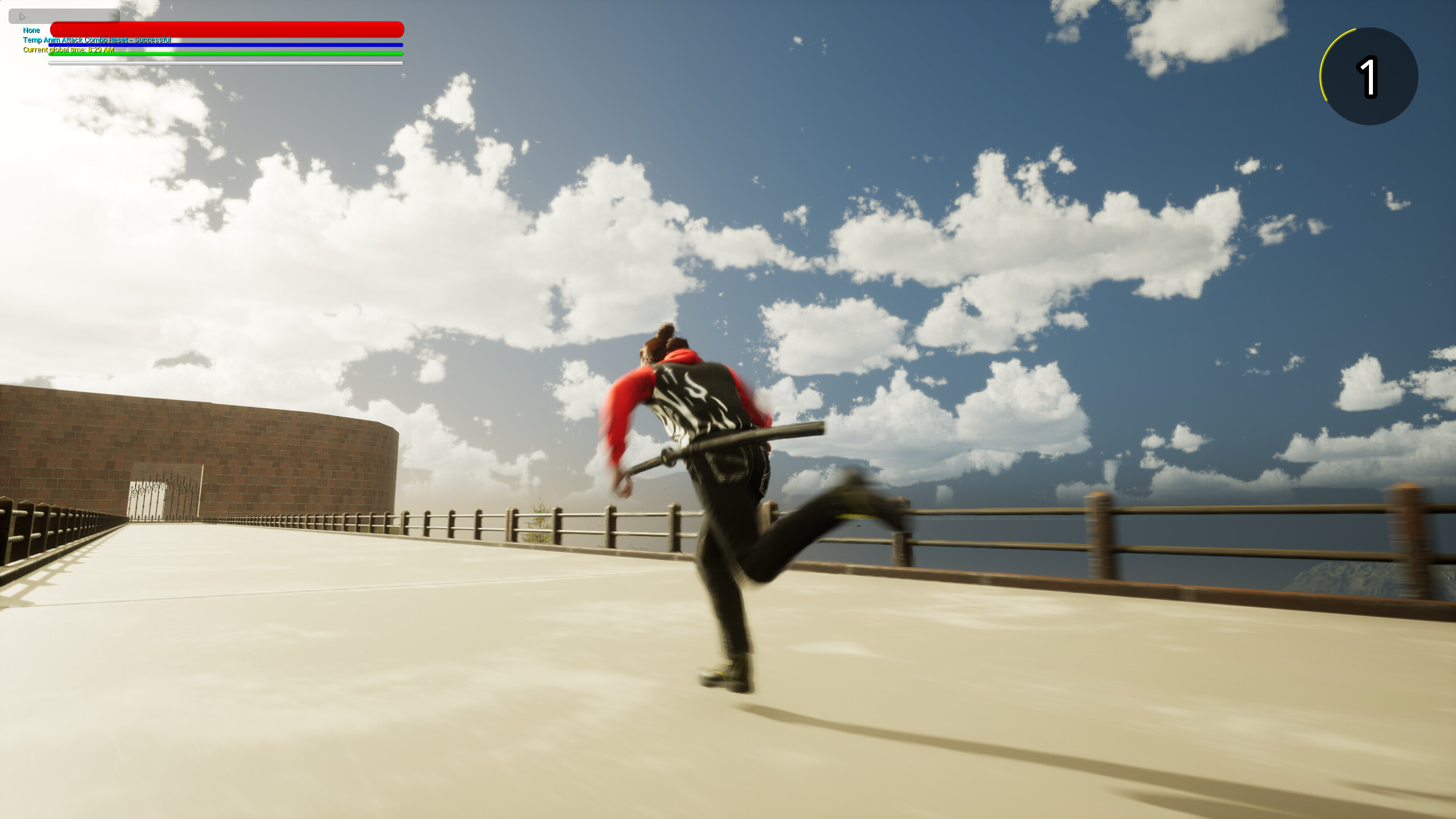Viewport: 1456px width, 819px height.
Task: Click the "None" status label
Action: (x=31, y=30)
